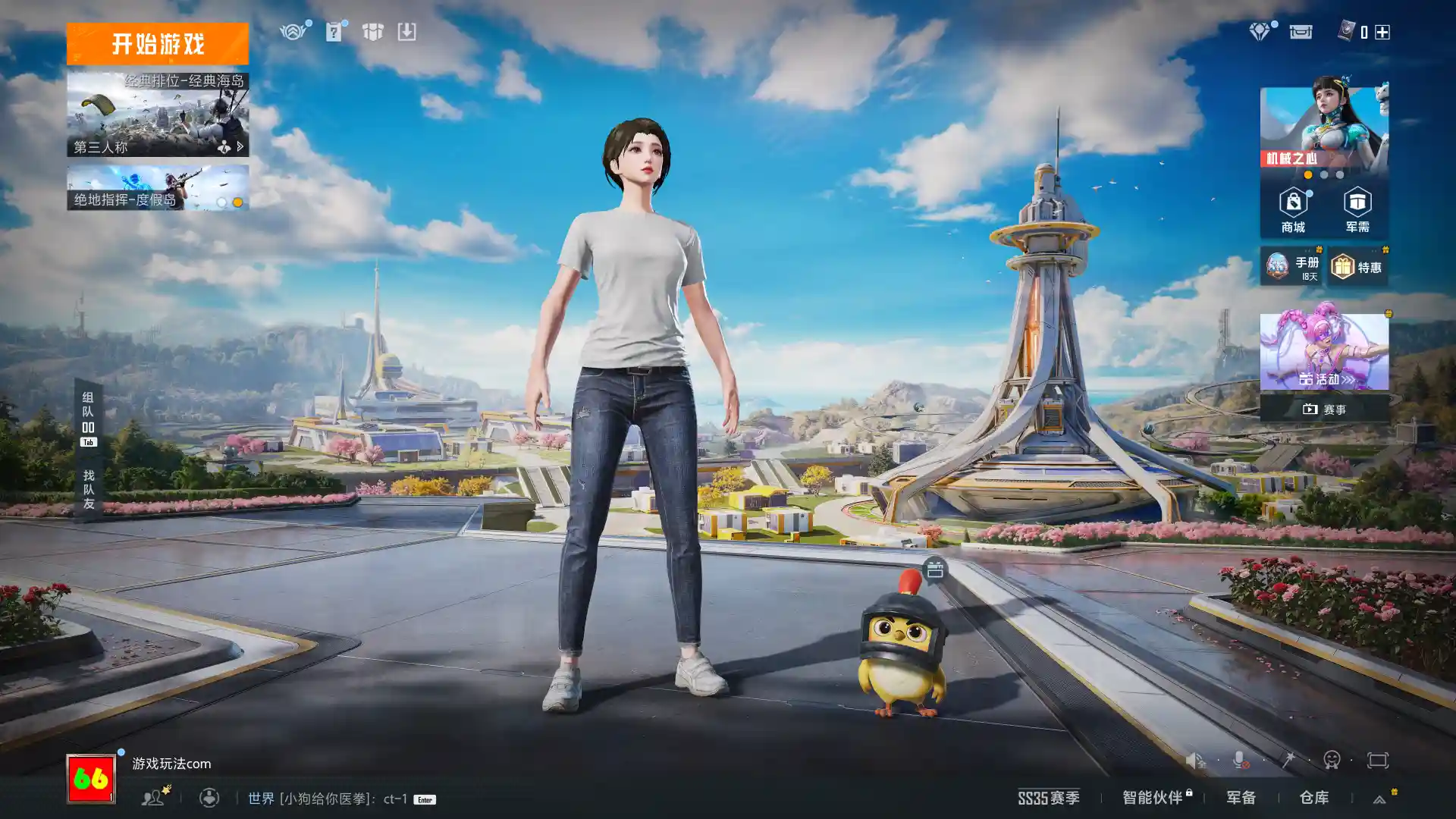Screen dimensions: 1456x819
Task: Open the 仓库 inventory
Action: pyautogui.click(x=1313, y=798)
